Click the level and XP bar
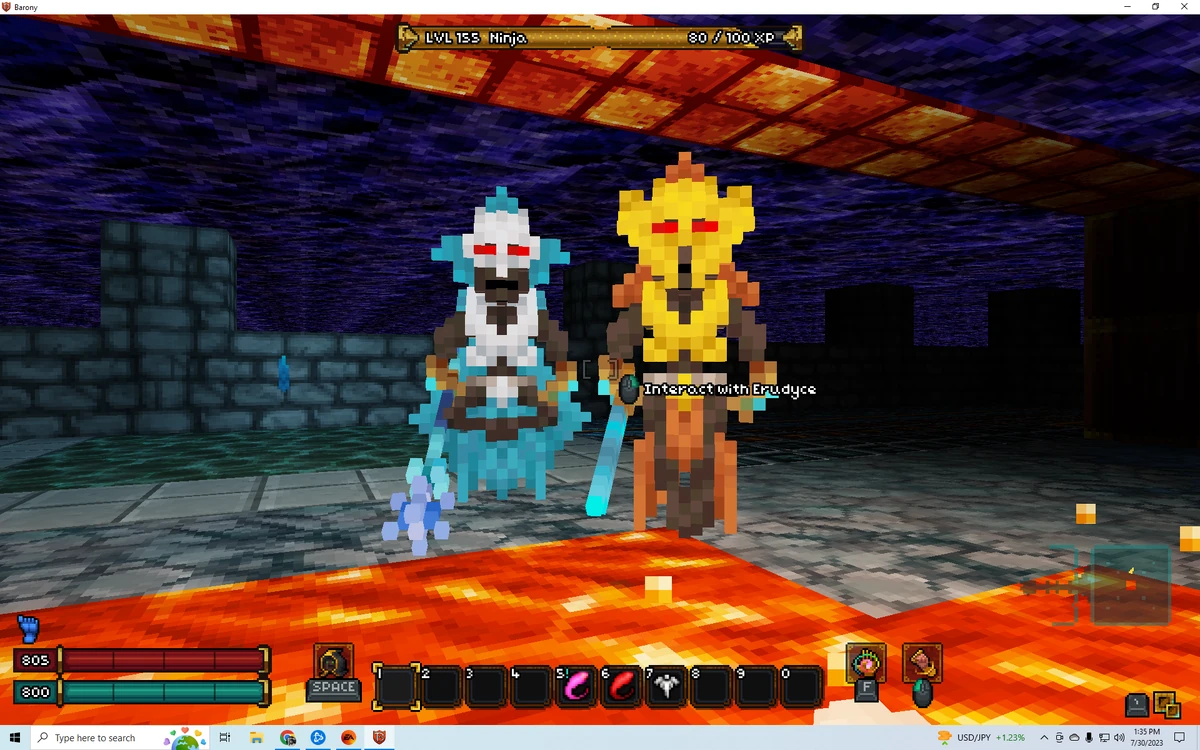This screenshot has height=750, width=1200. coord(600,38)
